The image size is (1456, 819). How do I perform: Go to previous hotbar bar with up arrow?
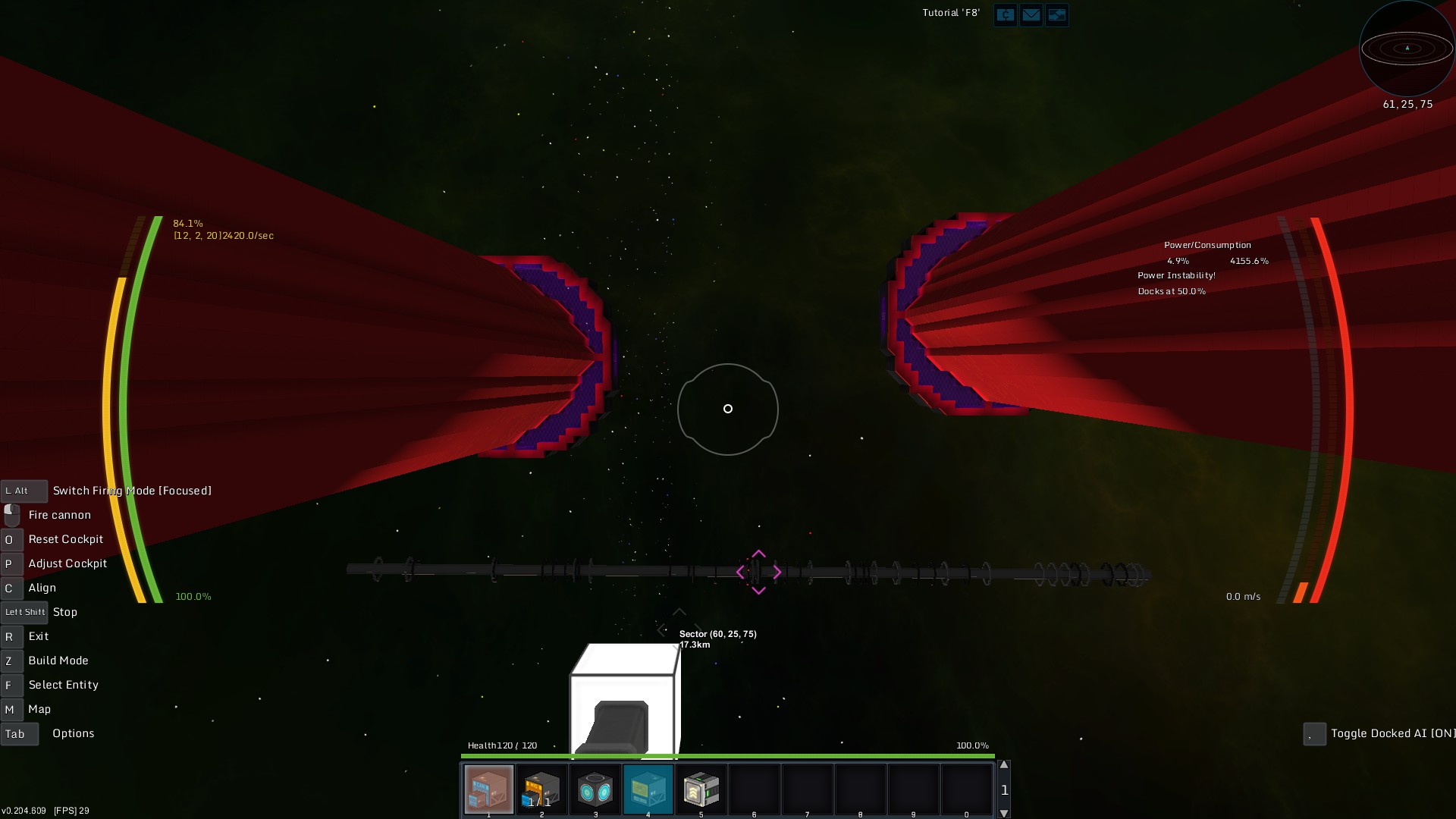tap(1004, 765)
